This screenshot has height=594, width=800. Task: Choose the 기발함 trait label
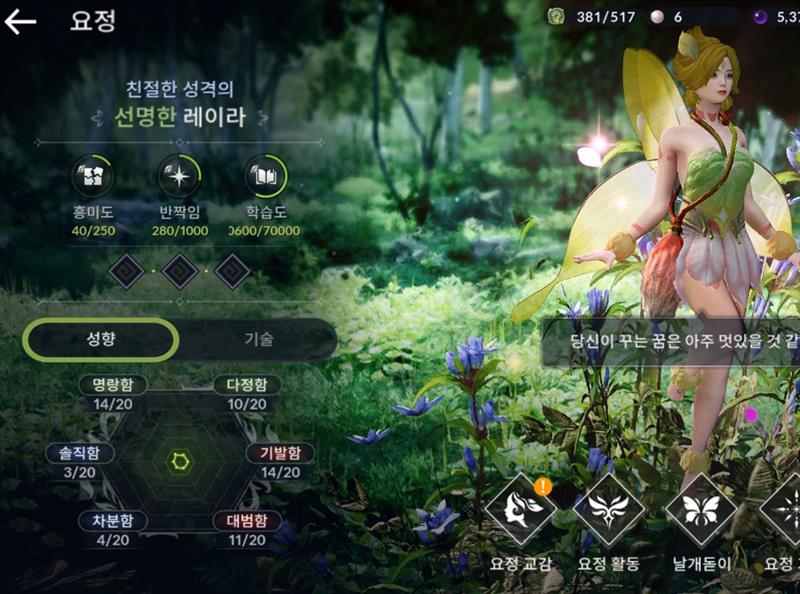tap(280, 453)
